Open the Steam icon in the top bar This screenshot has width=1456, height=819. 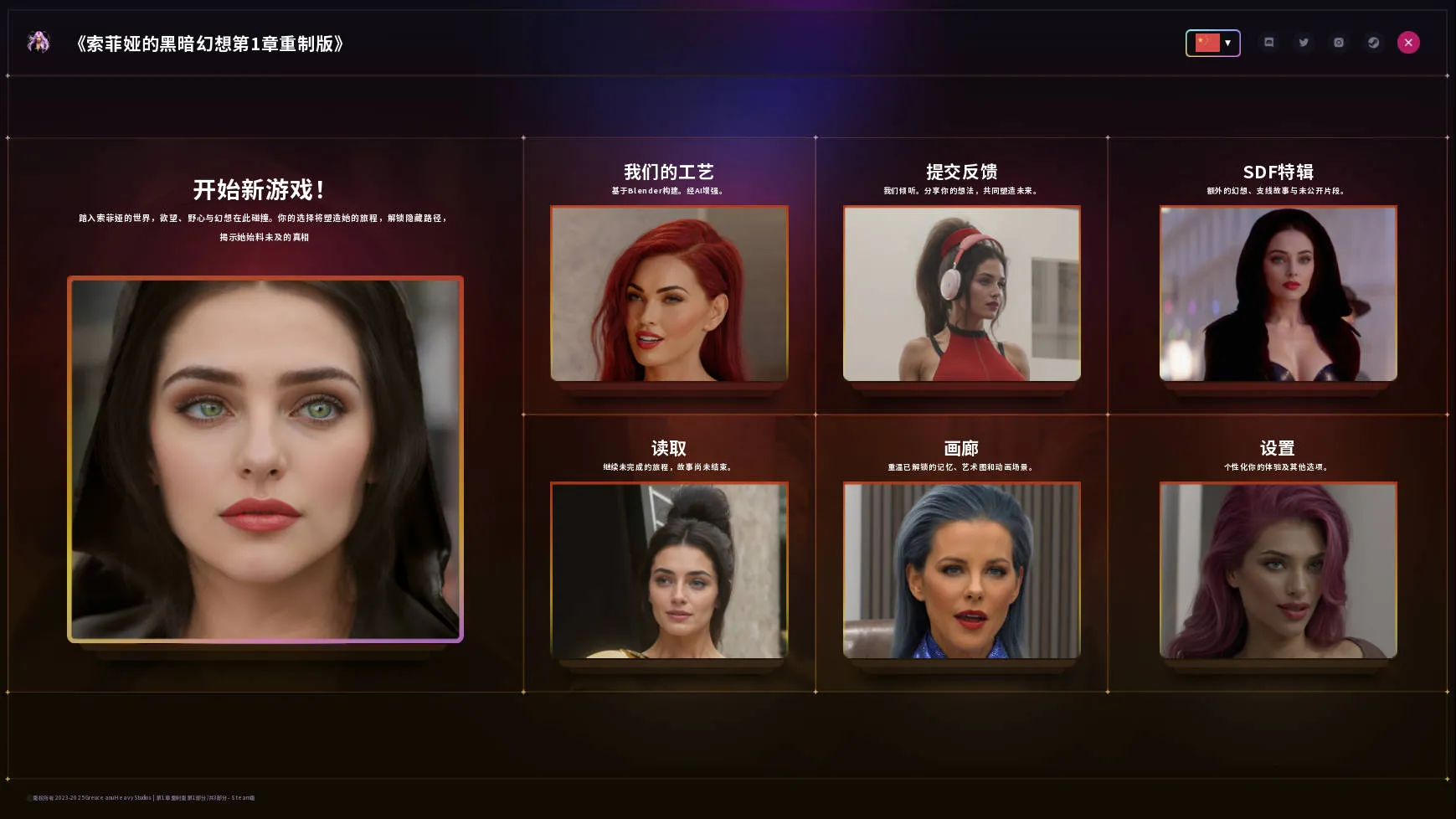pos(1372,42)
